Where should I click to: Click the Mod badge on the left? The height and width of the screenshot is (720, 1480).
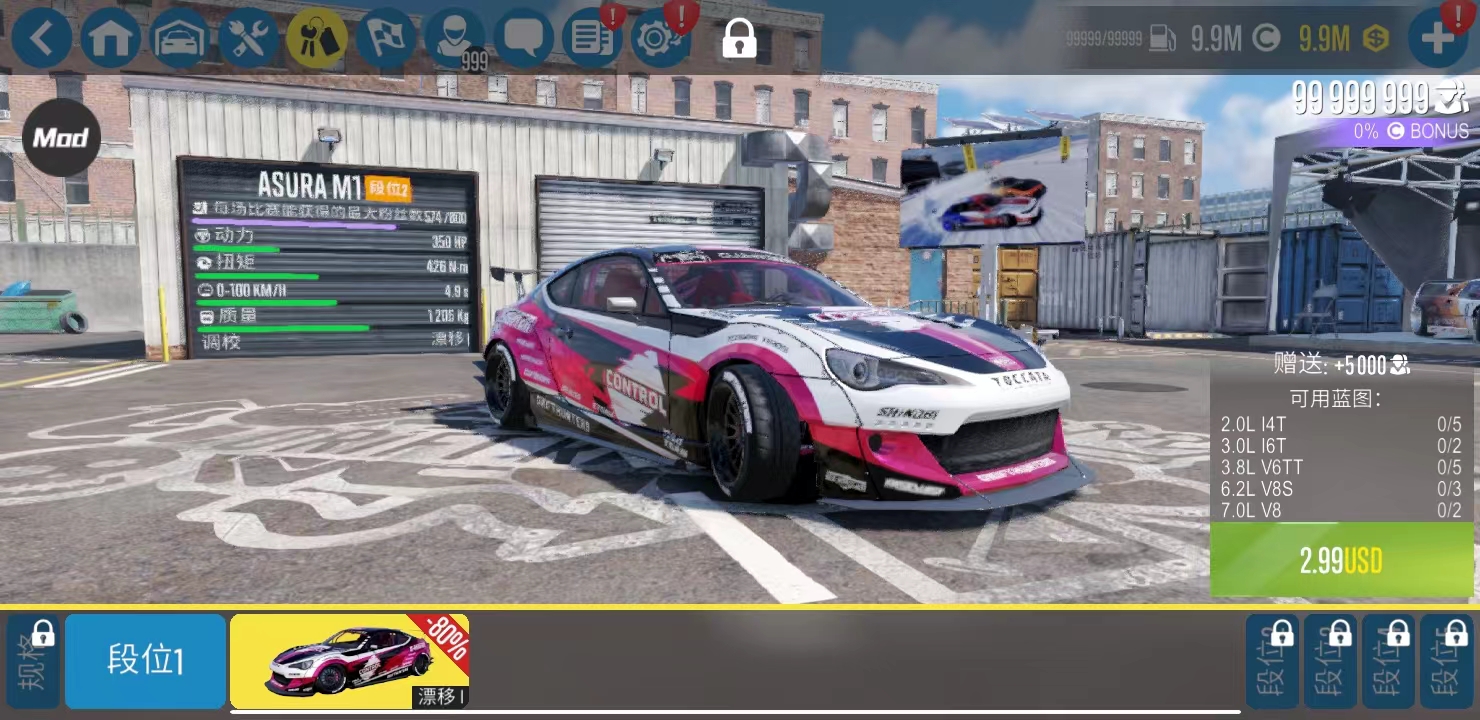coord(59,138)
